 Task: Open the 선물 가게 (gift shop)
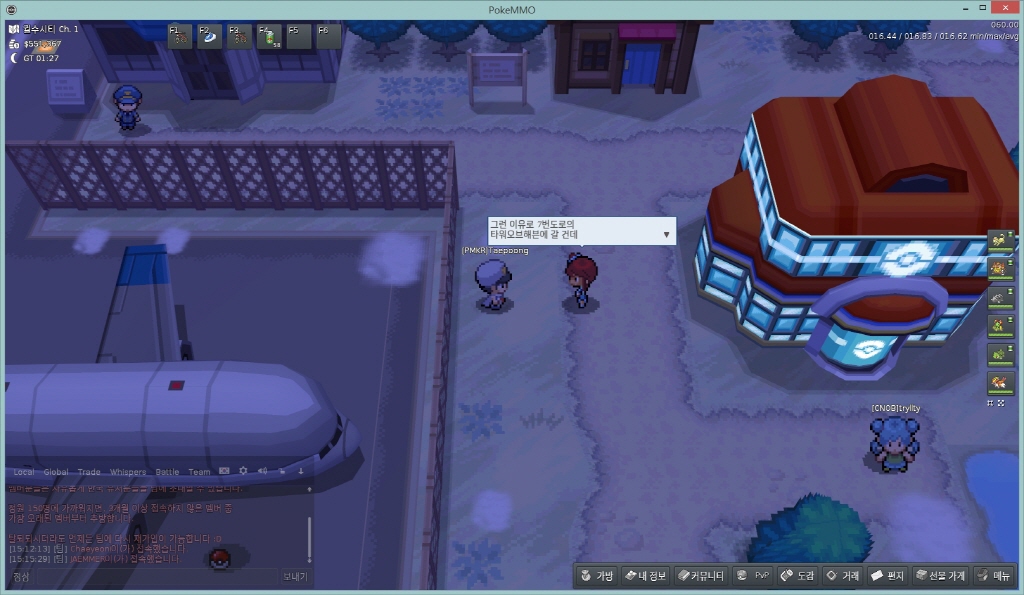(941, 576)
